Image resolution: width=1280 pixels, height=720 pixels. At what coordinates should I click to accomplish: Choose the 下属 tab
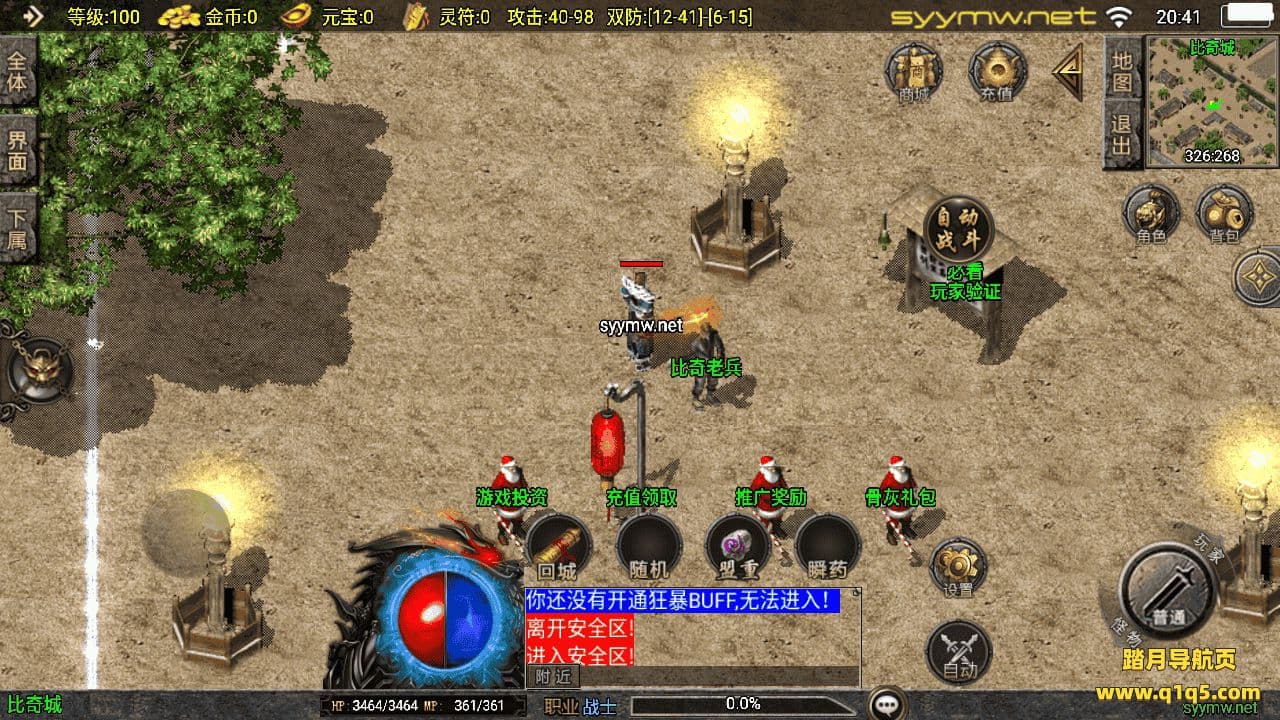(x=17, y=228)
